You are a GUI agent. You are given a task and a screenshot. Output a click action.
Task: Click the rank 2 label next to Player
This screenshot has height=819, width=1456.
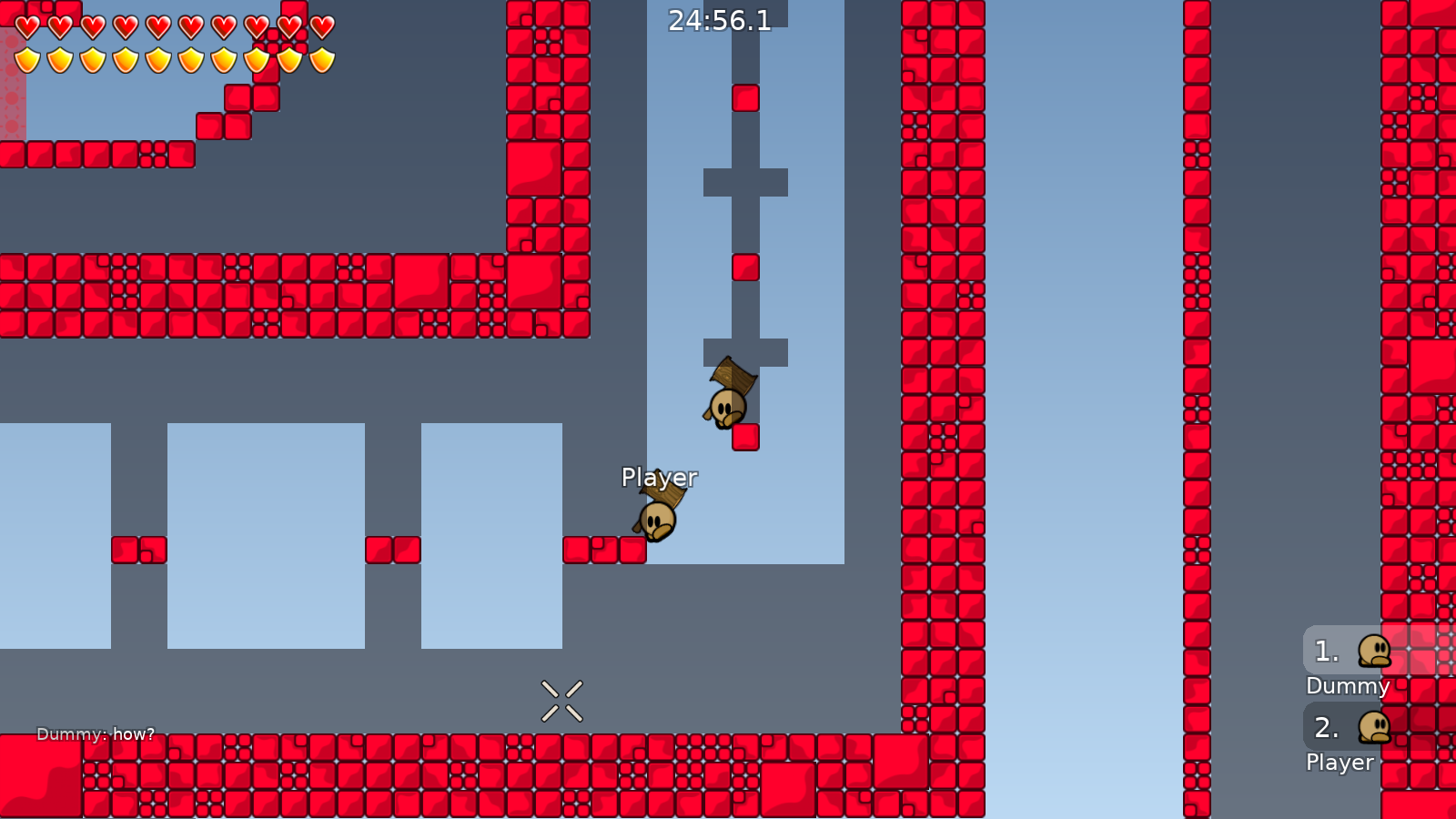point(1326,727)
